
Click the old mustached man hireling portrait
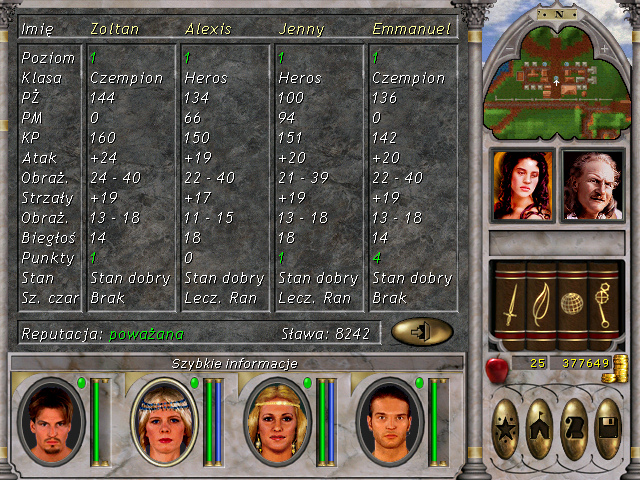click(x=593, y=185)
